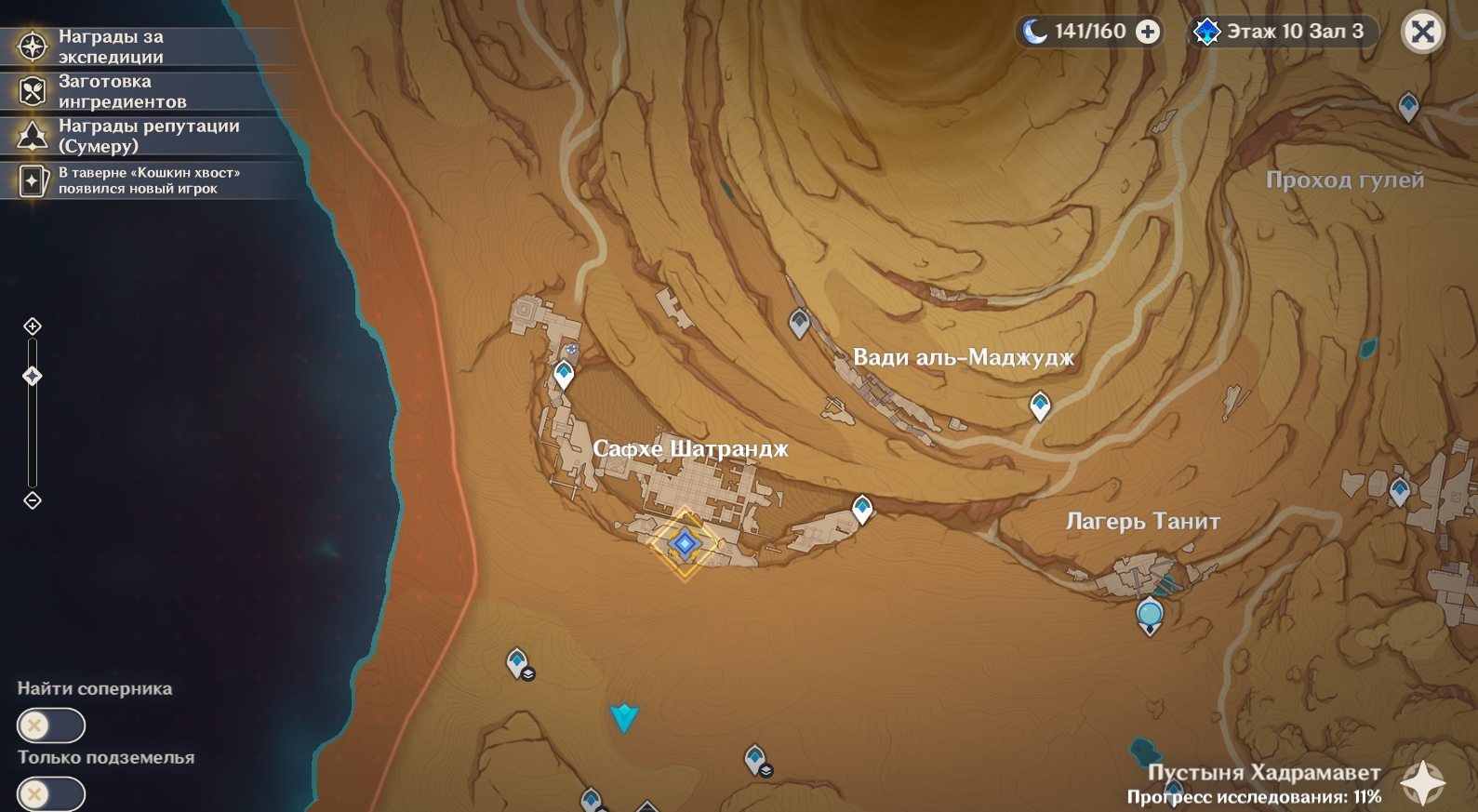Open the Spiral Abyss floor 10 indicator

(x=1284, y=32)
